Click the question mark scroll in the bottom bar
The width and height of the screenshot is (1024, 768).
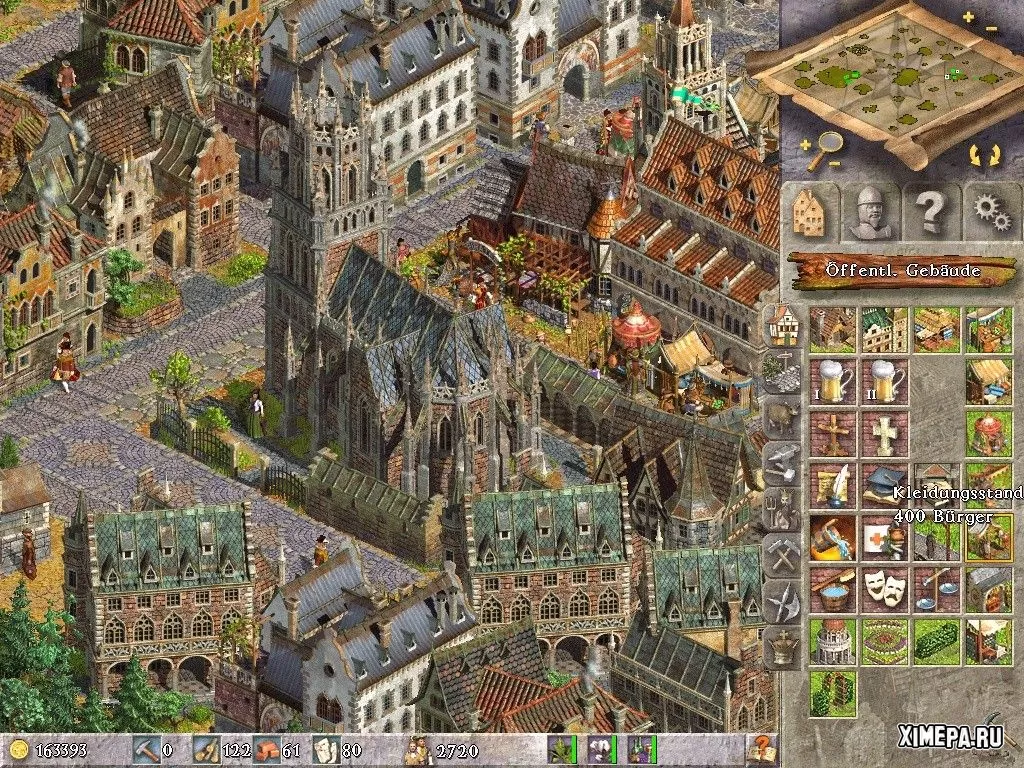tap(762, 747)
